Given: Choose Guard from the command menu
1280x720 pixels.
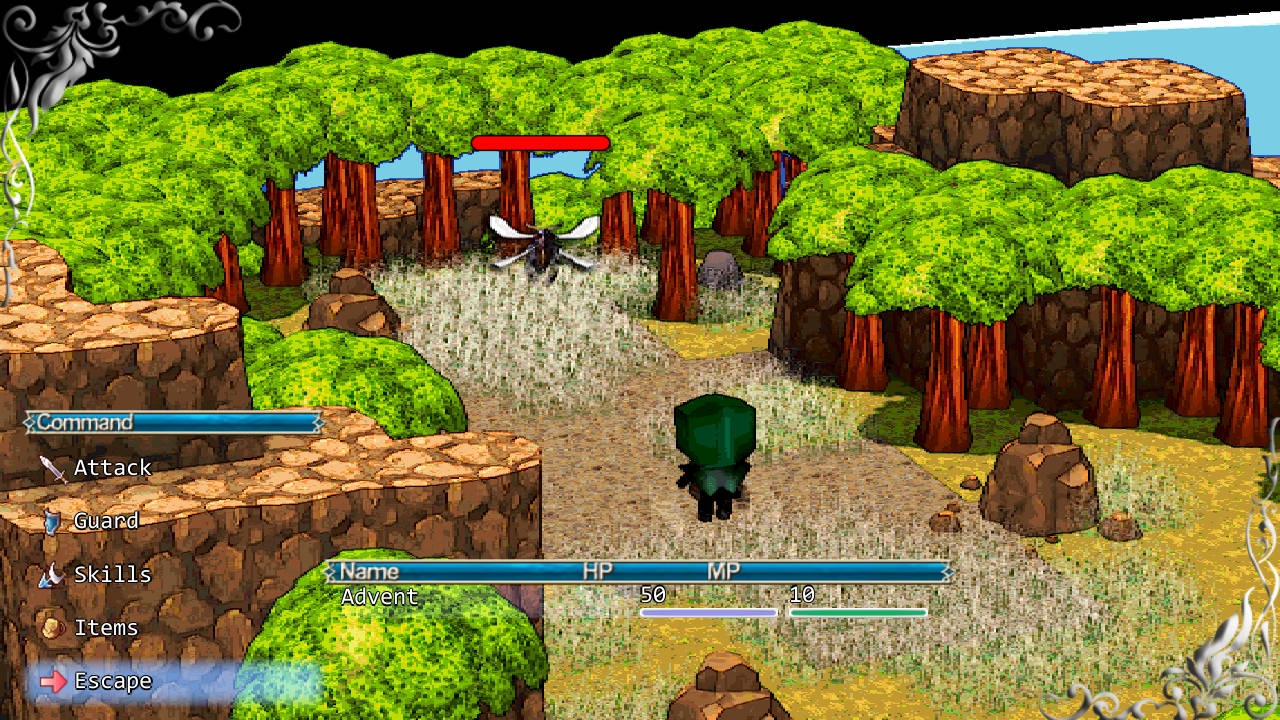Looking at the screenshot, I should pyautogui.click(x=107, y=521).
